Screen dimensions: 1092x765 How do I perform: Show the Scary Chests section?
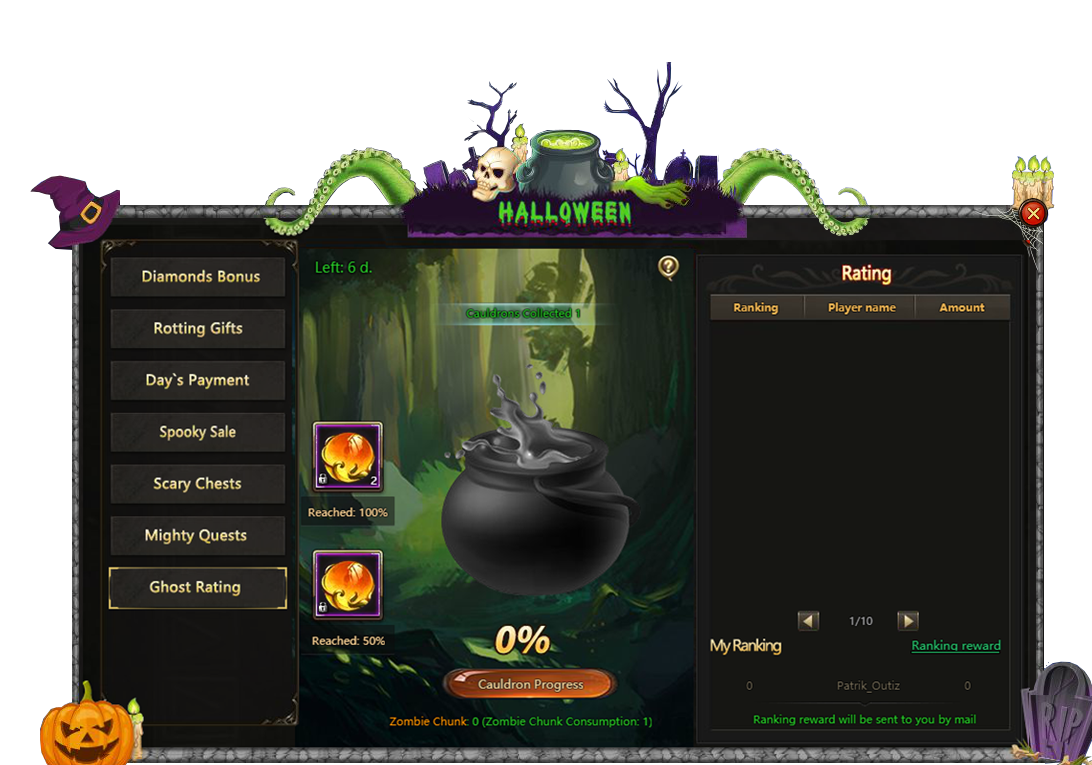(198, 484)
